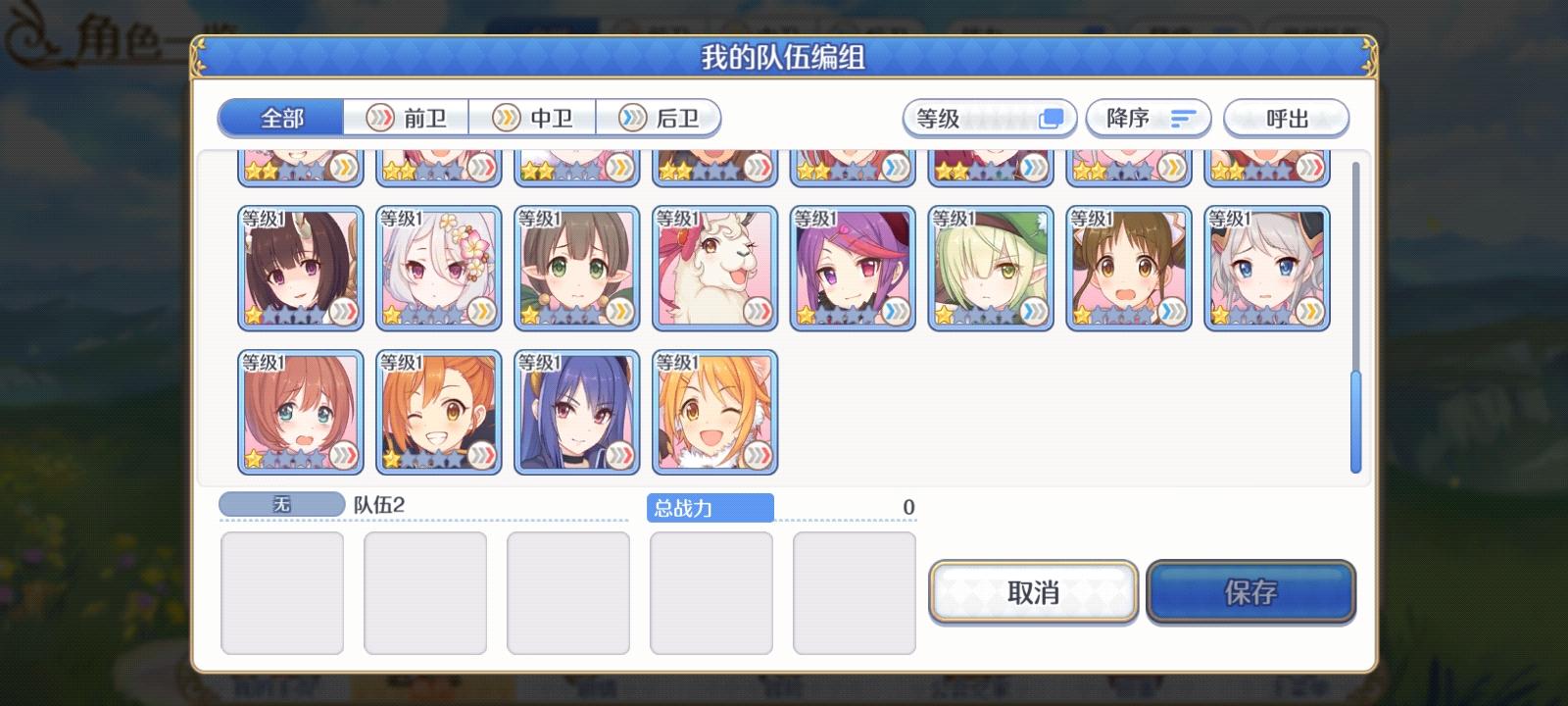Click the chevron icon on the green-hatted elf portrait
Image resolution: width=1568 pixels, height=706 pixels.
tap(1032, 312)
